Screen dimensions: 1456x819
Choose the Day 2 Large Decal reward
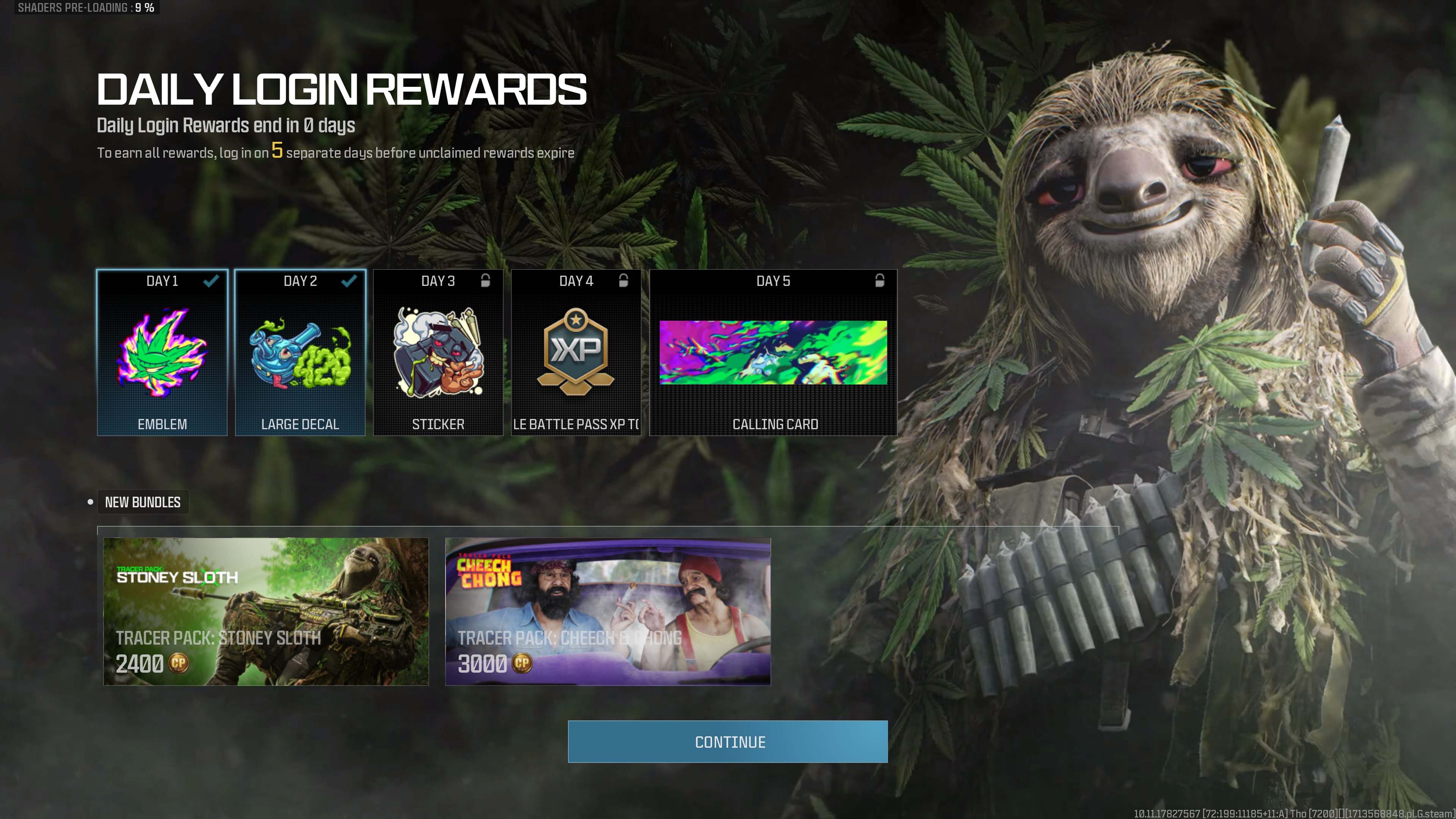pos(300,353)
